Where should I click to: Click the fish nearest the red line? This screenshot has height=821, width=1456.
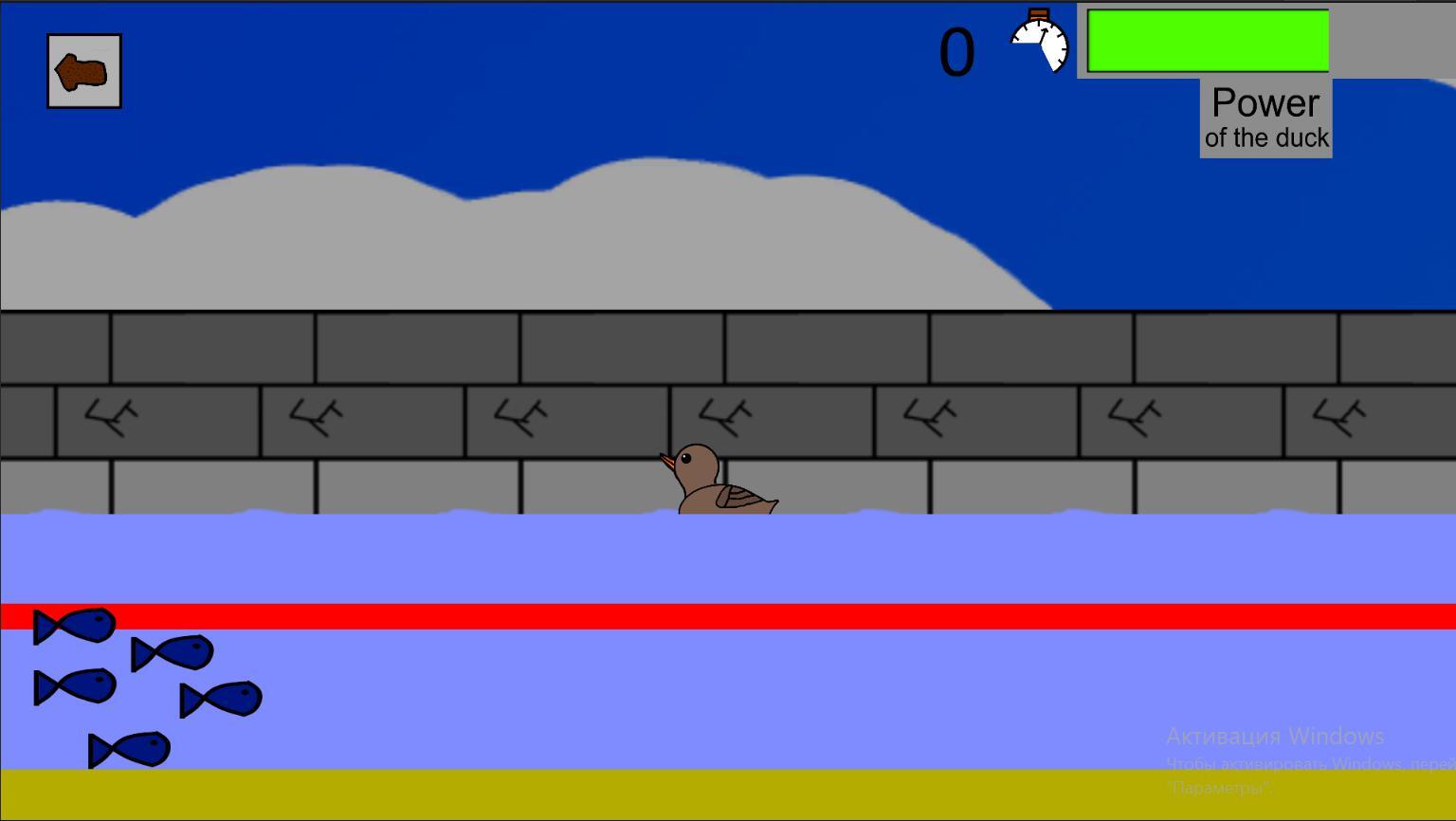tap(76, 626)
